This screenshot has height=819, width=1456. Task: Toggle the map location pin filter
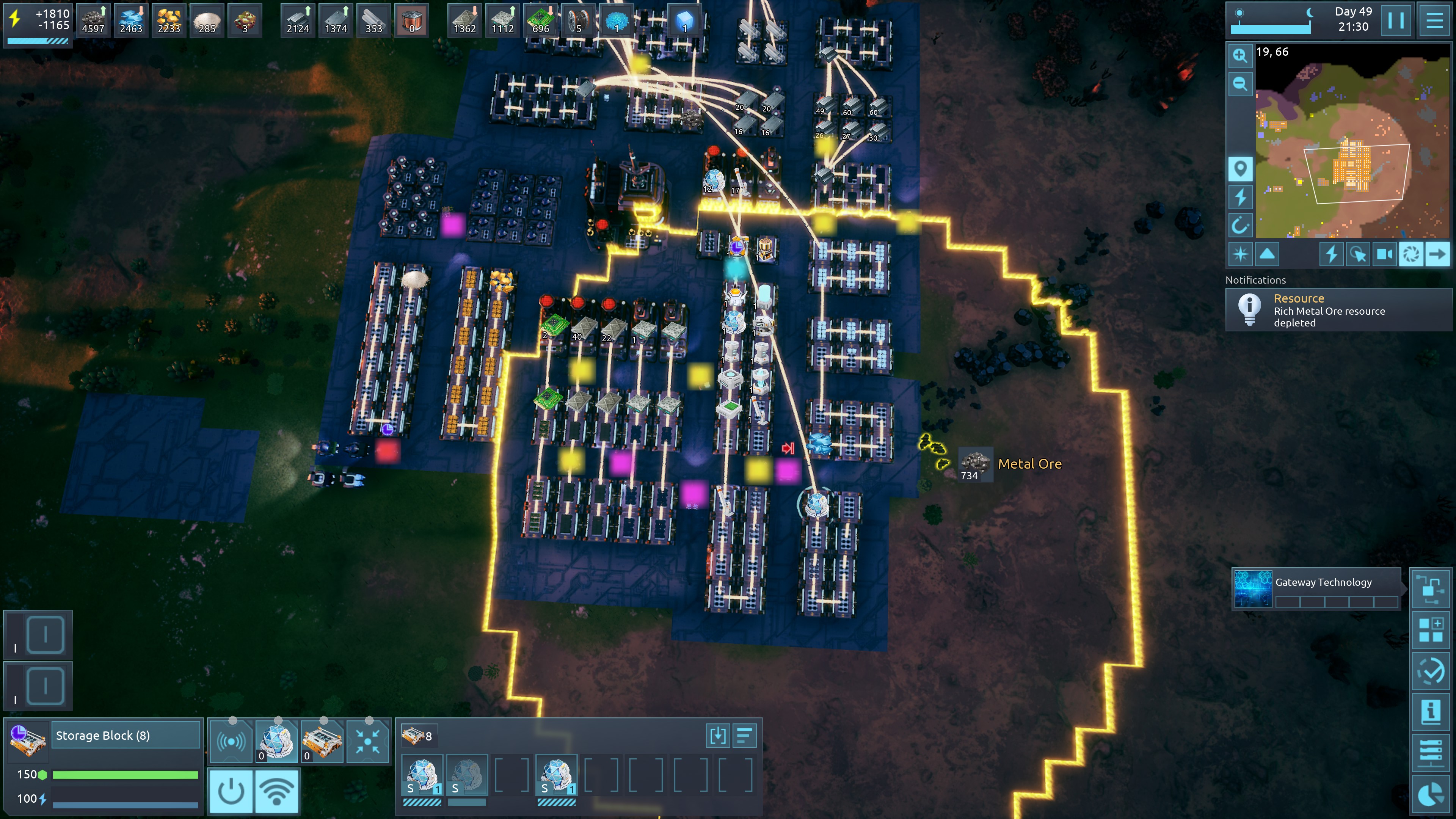(1240, 168)
